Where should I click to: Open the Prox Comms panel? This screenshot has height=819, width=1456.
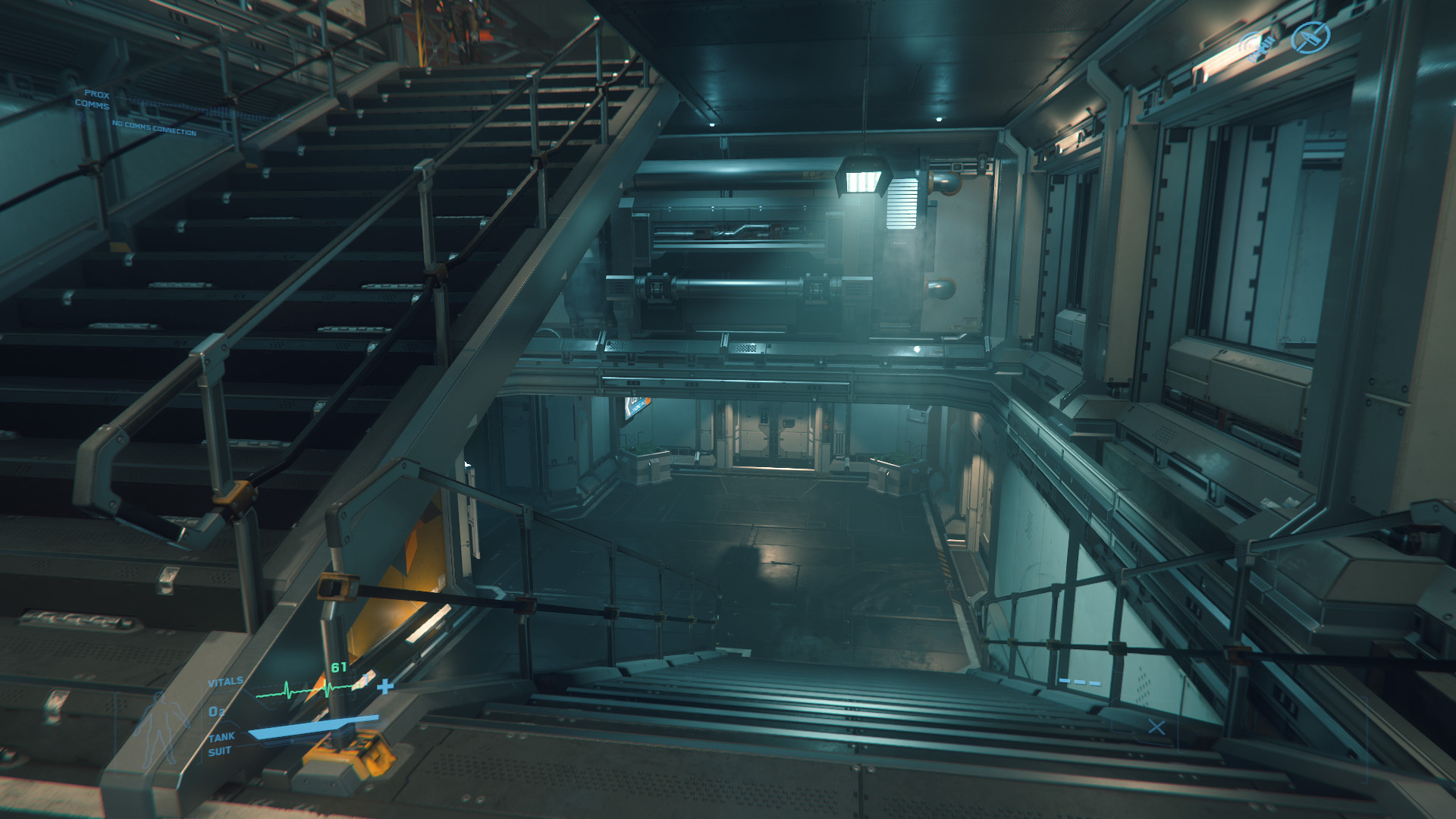[96, 100]
